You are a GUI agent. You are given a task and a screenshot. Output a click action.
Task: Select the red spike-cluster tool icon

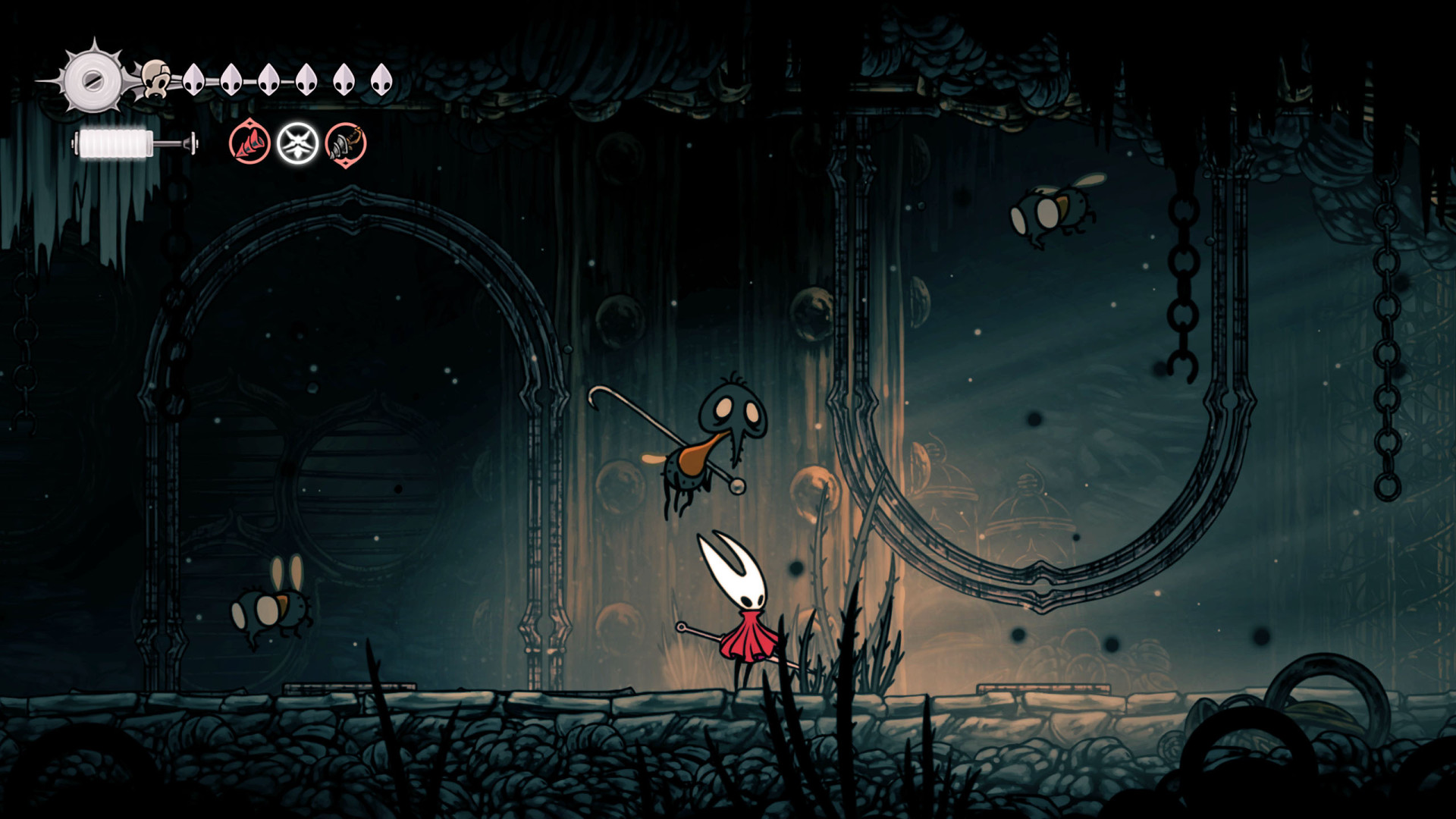[x=249, y=143]
